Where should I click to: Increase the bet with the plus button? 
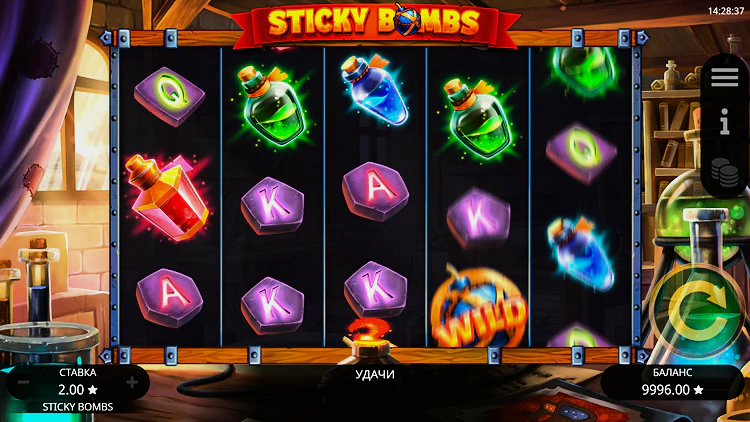(x=132, y=382)
